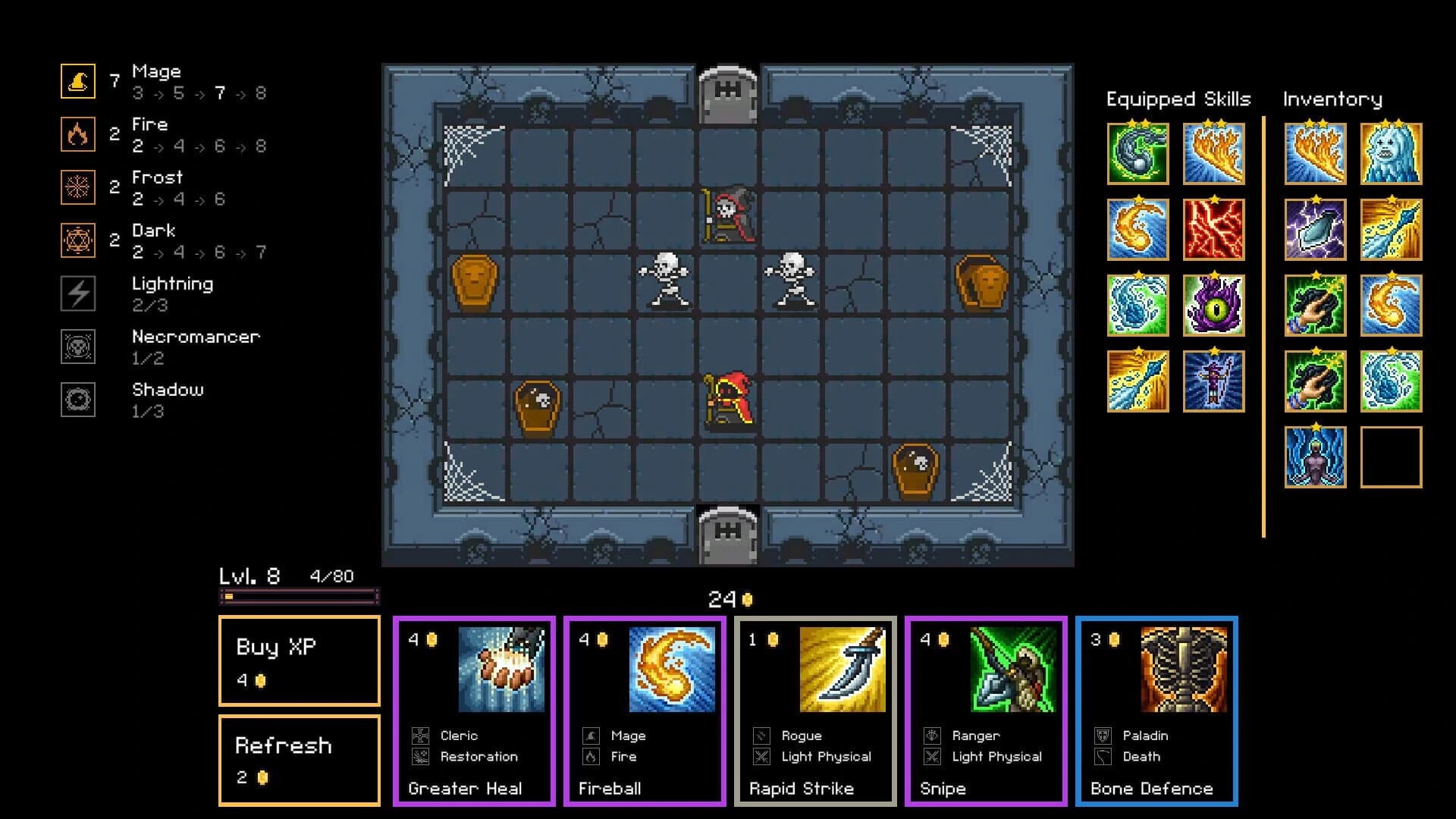Click the Lightning trait bolt icon

click(x=78, y=293)
